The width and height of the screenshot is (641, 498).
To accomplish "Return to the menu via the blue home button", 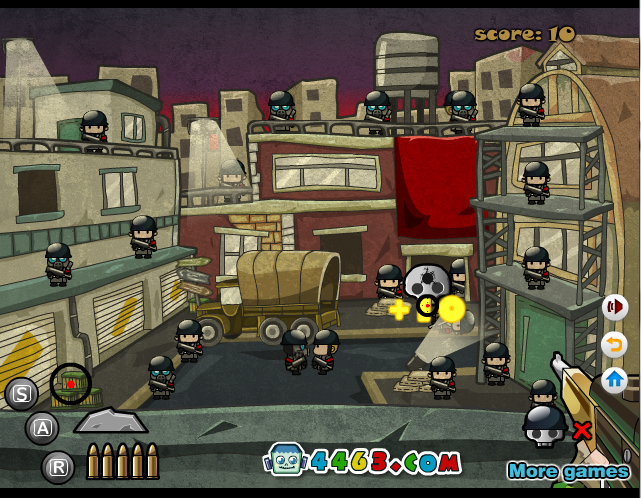I will tap(614, 380).
